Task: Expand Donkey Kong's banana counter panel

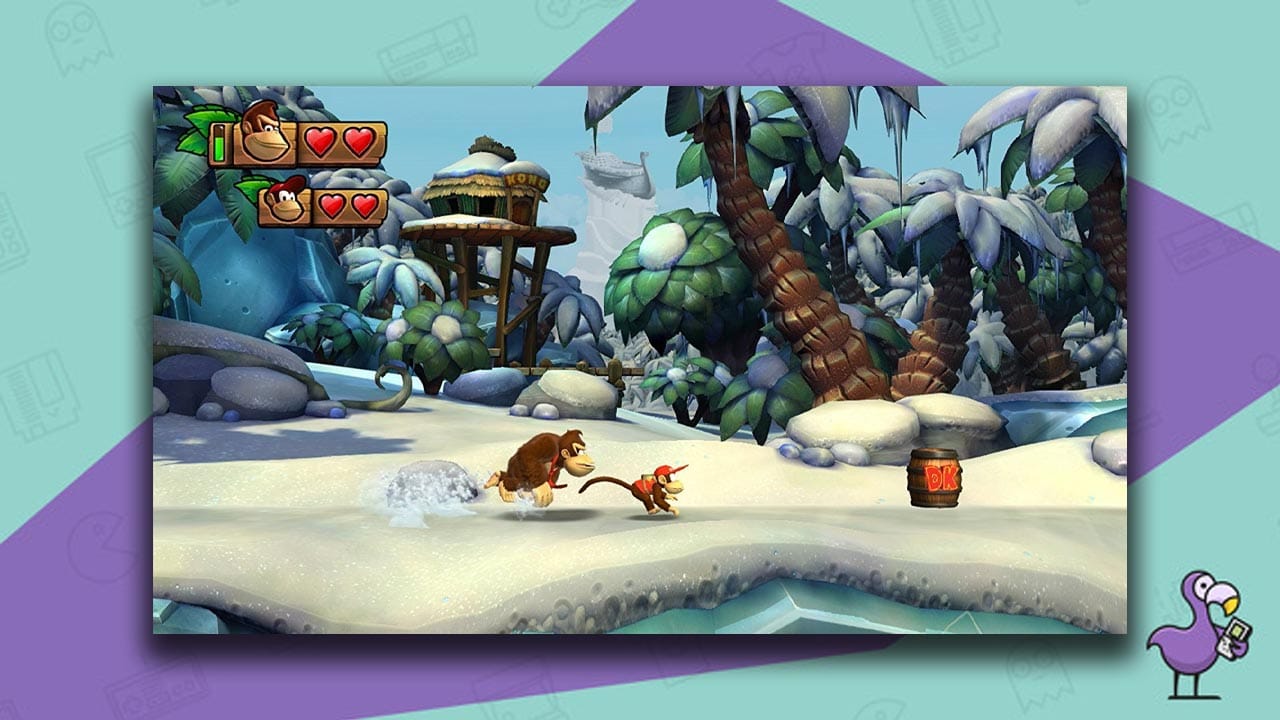Action: [220, 144]
